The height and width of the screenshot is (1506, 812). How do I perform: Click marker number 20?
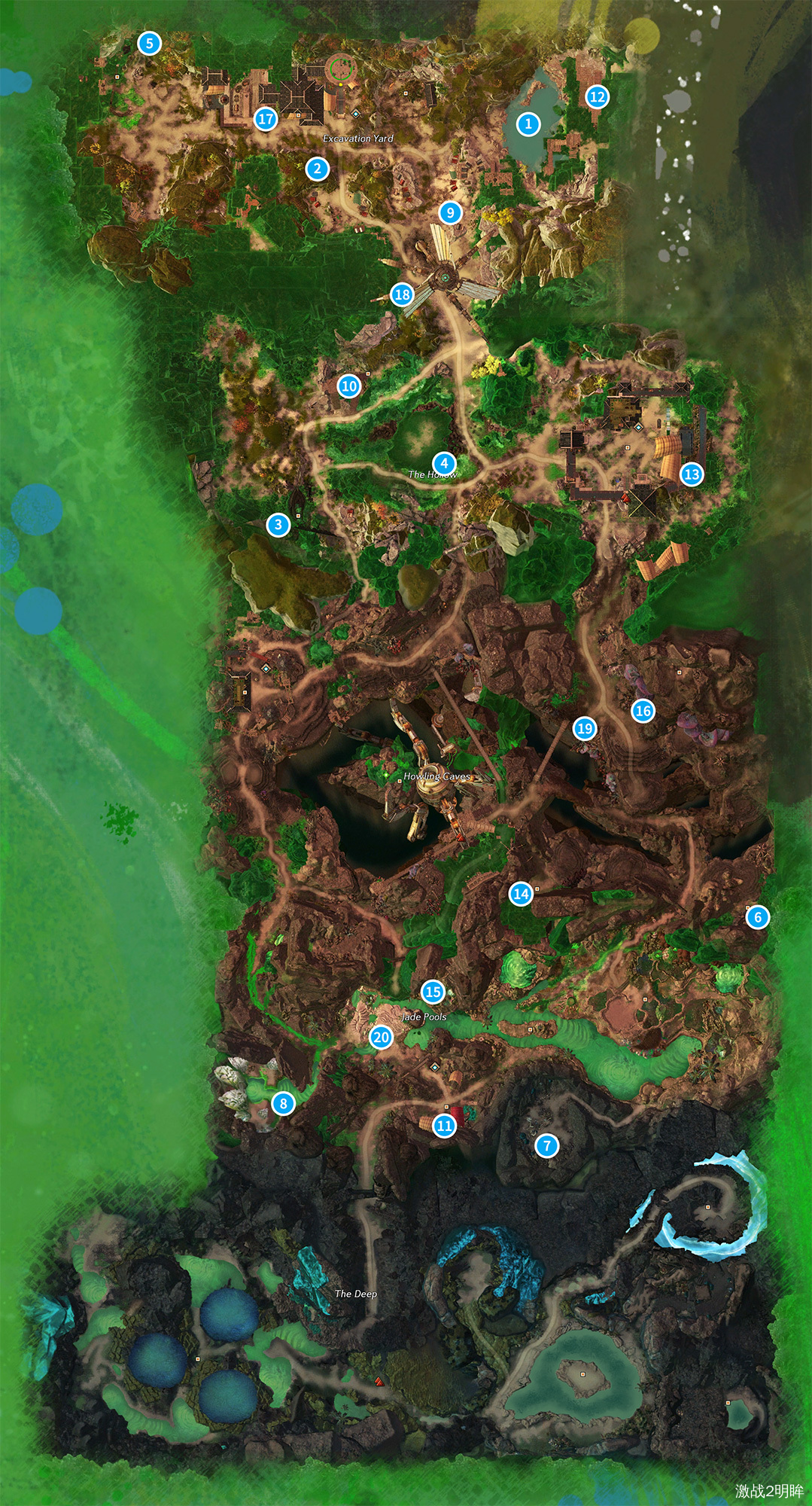[381, 1037]
